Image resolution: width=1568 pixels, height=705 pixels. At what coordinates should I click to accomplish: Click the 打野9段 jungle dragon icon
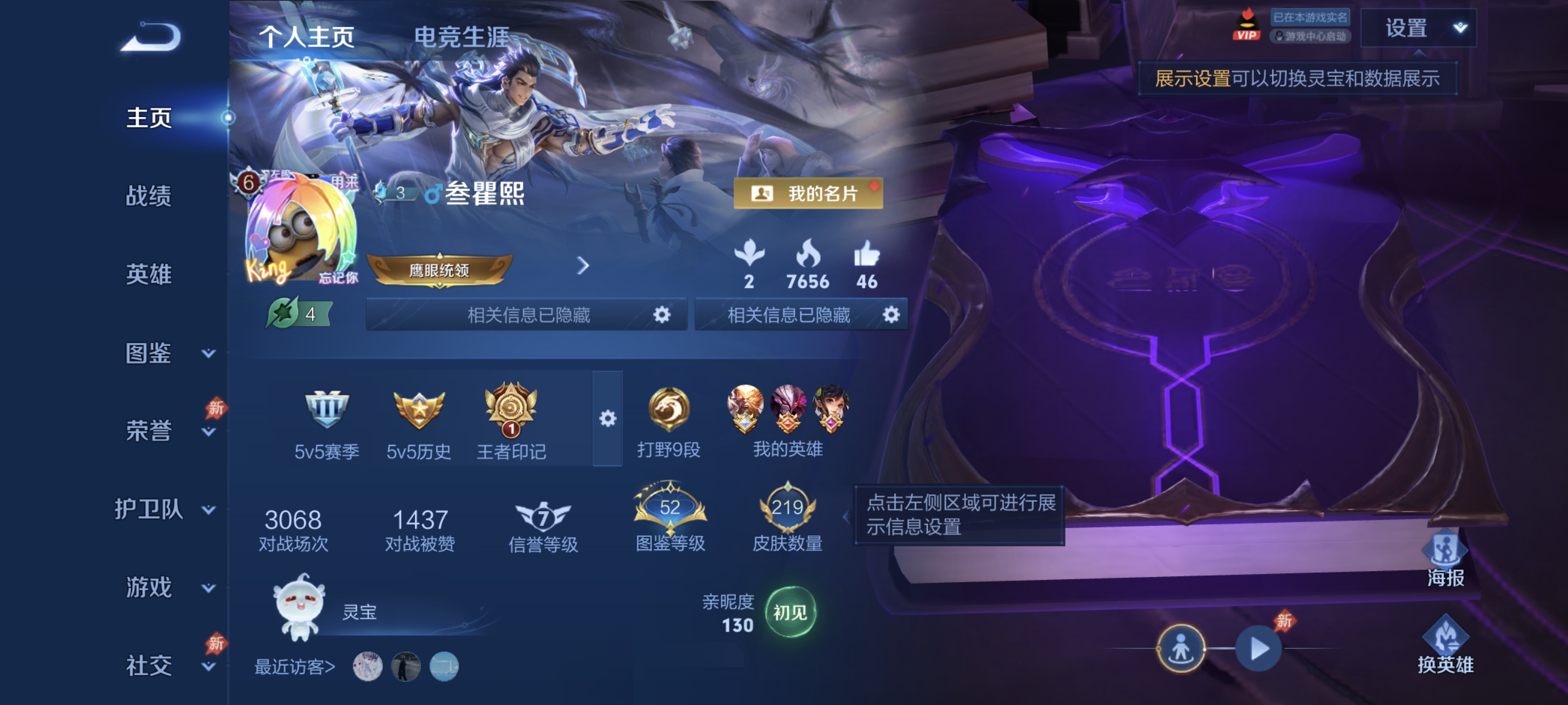click(x=669, y=409)
